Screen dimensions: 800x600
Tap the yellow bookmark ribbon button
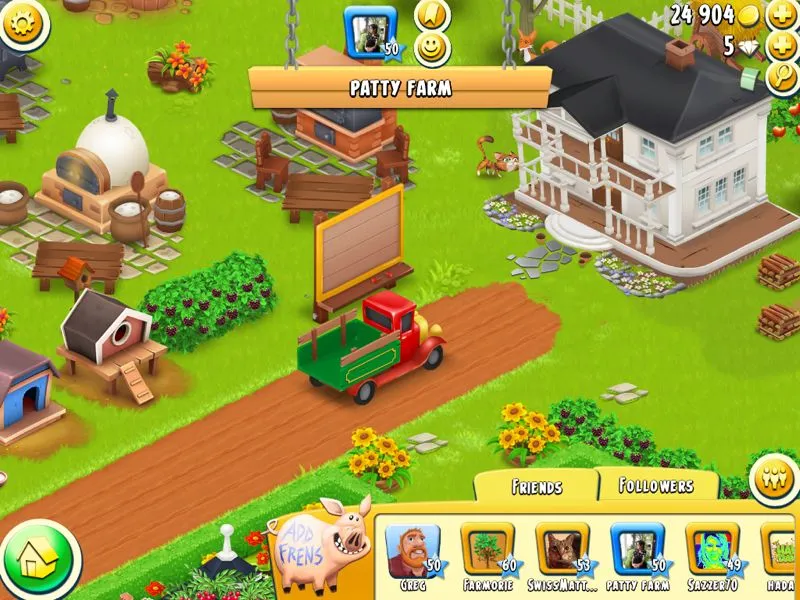[x=432, y=14]
